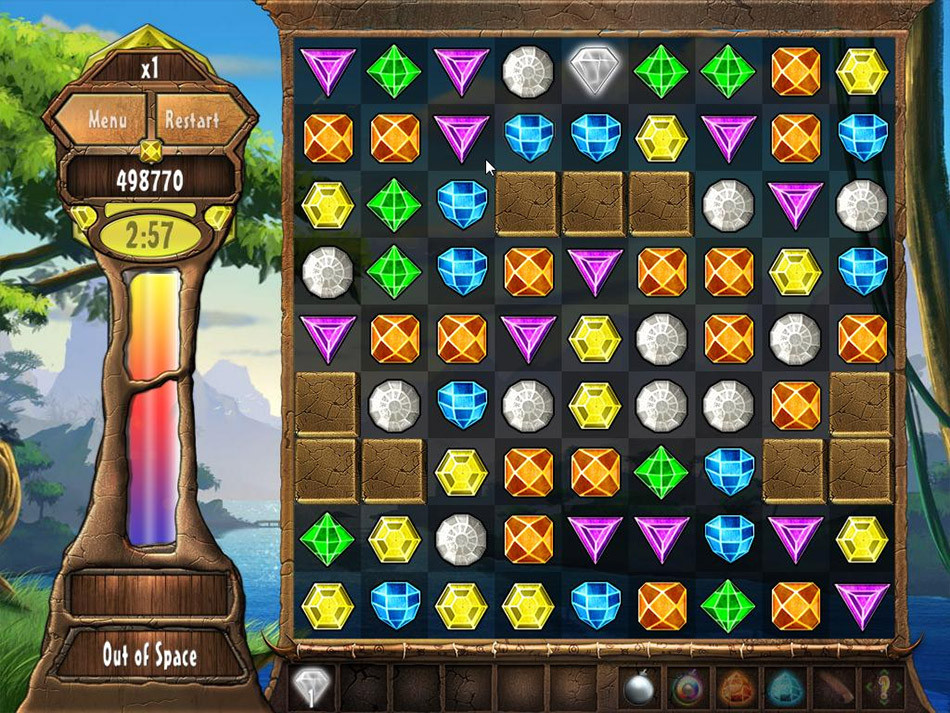Screen dimensions: 950x713
Task: Use the rainbow color wheel power-up
Action: coord(688,688)
